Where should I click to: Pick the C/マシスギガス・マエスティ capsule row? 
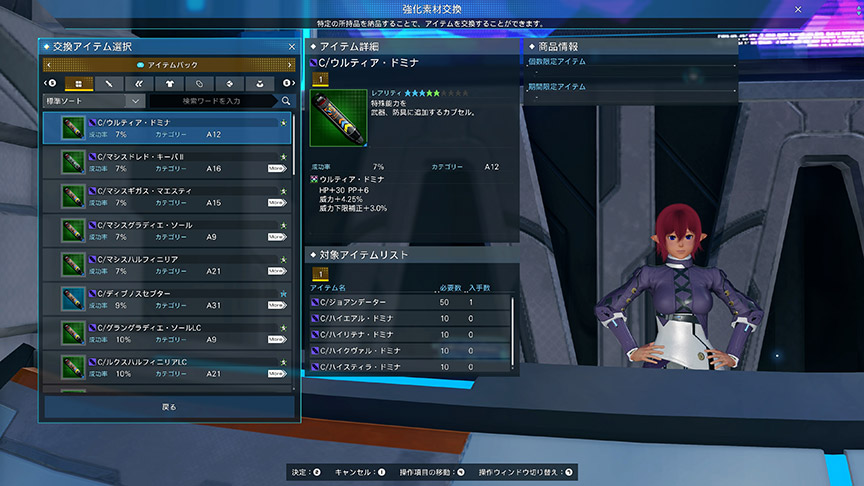click(165, 196)
